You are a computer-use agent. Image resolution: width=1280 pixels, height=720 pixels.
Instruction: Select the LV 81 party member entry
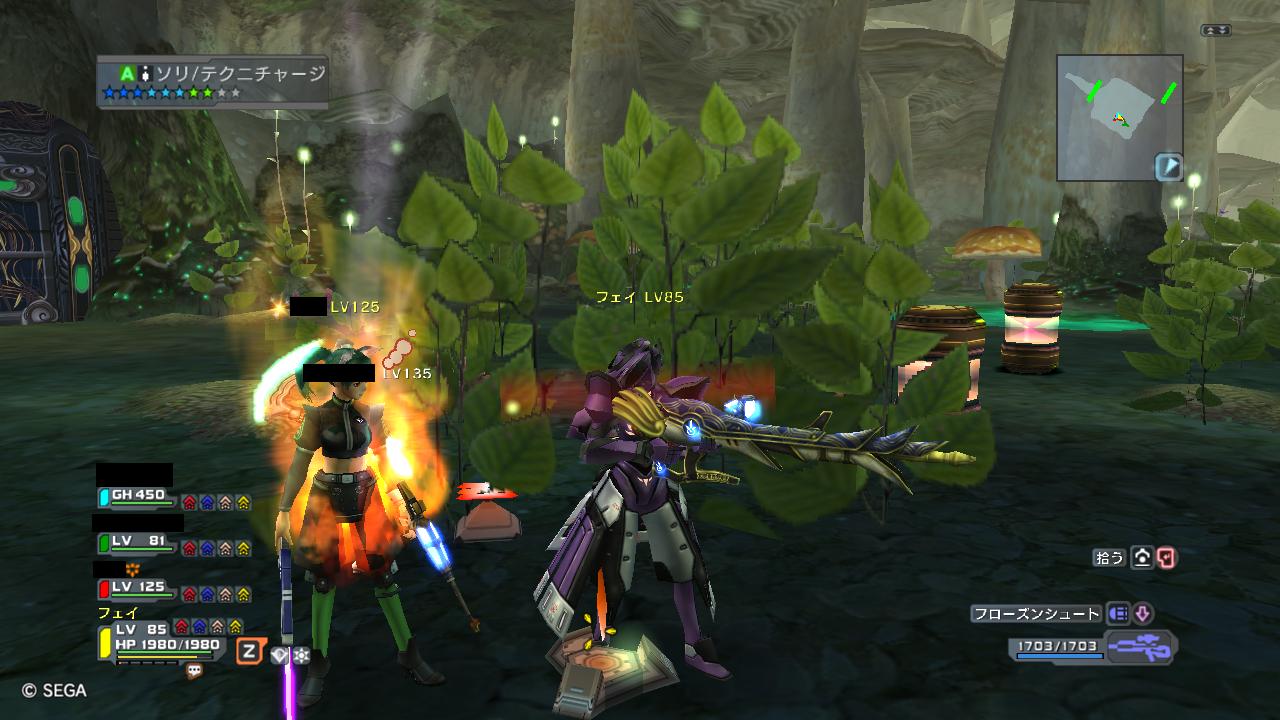137,543
